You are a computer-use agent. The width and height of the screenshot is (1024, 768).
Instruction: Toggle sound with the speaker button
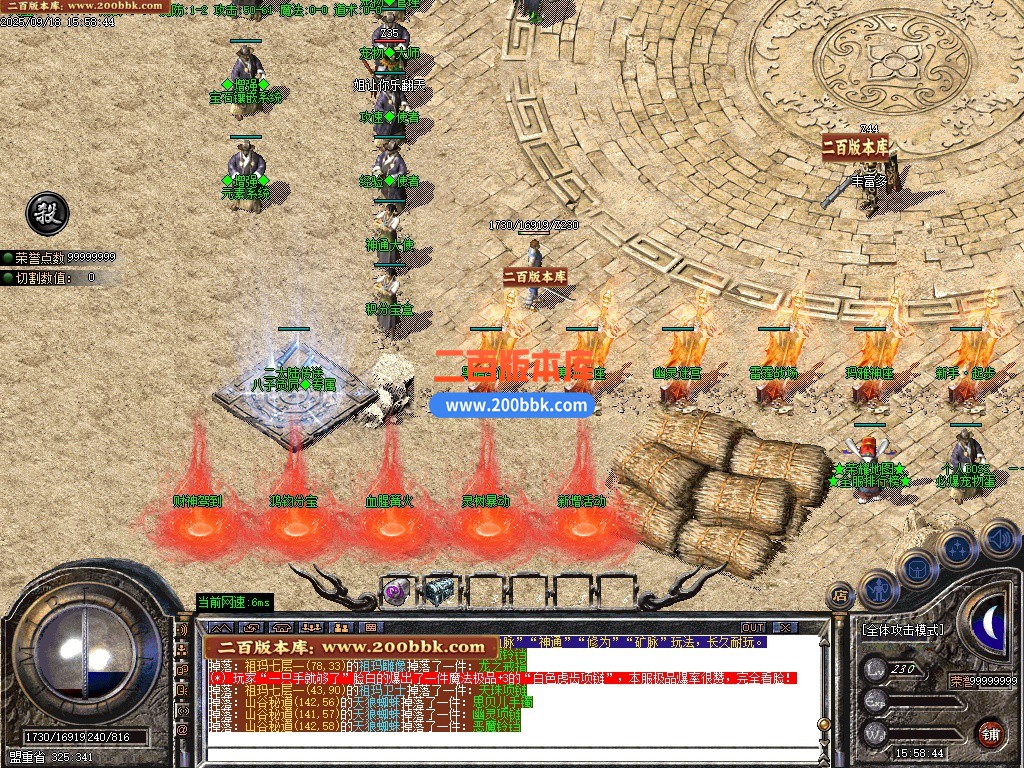[x=997, y=537]
